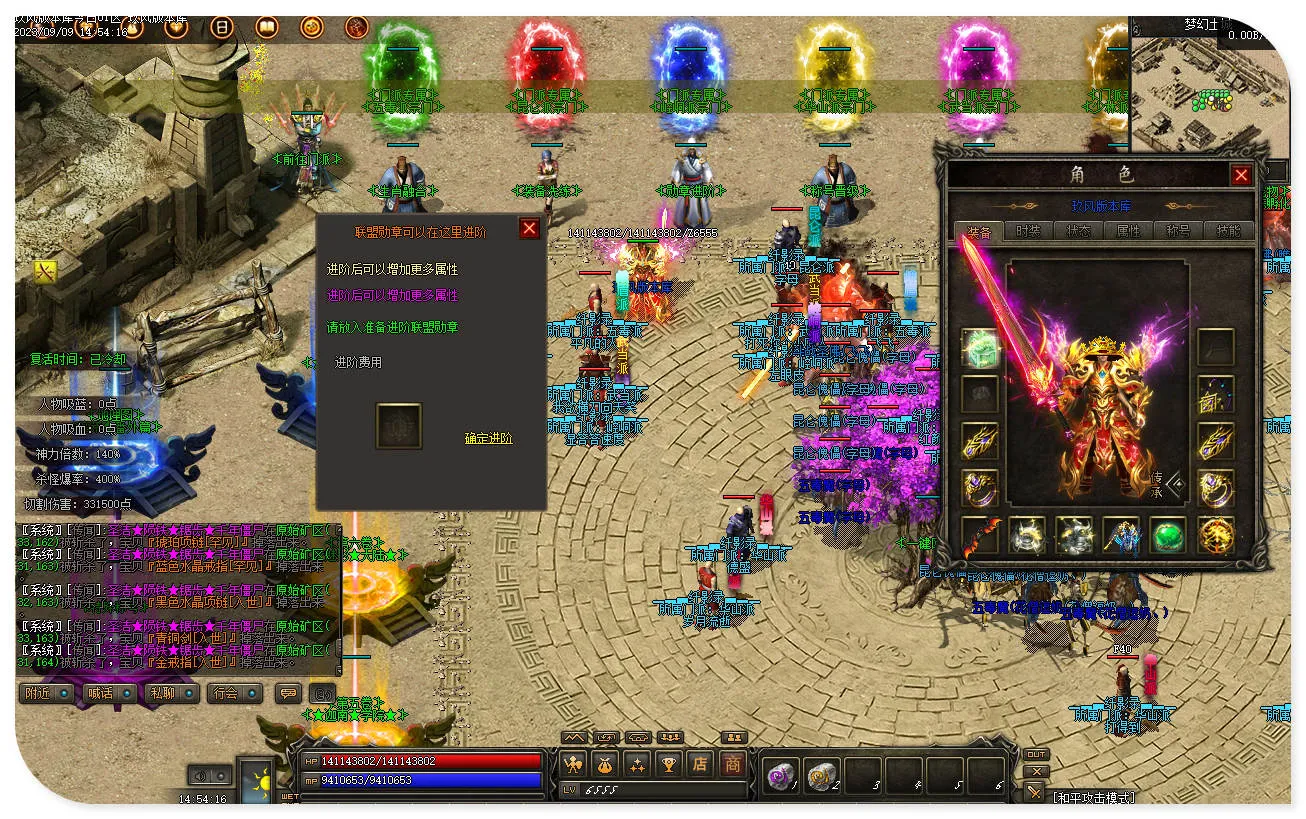Screen dimensions: 1306x819
Task: Select the 私聊 private chat channel
Action: [170, 693]
